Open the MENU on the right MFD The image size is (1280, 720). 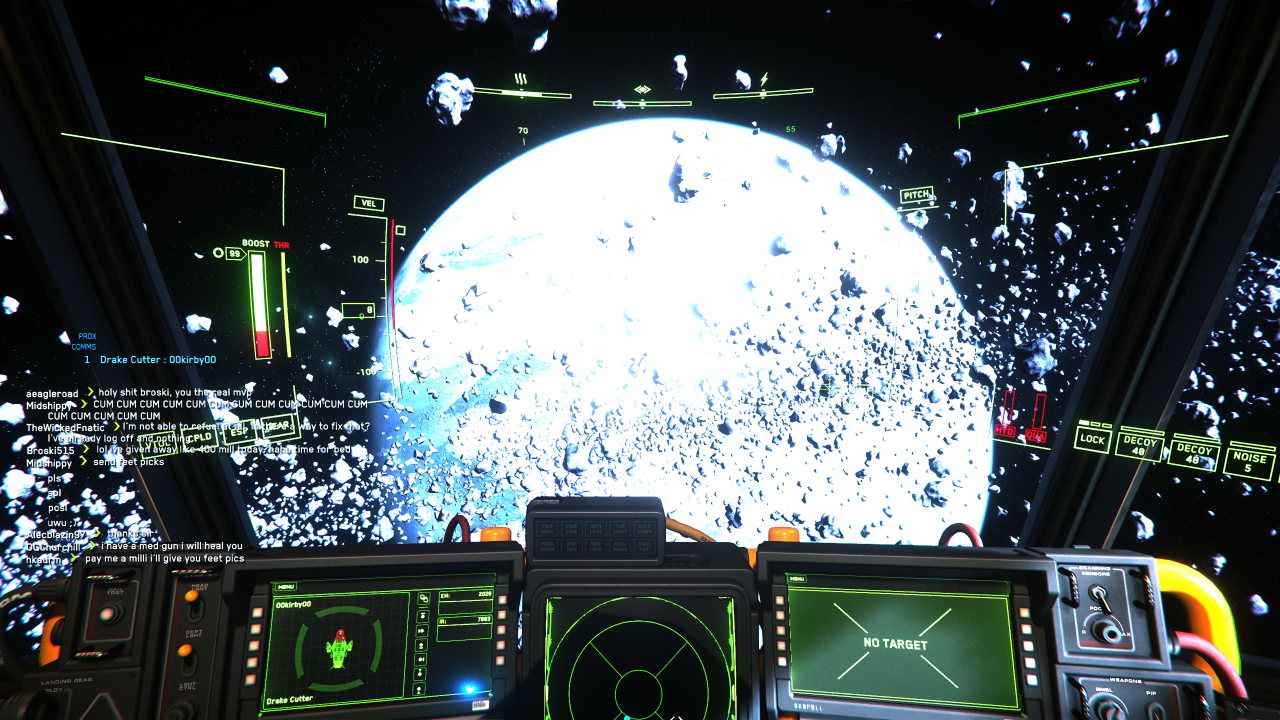[x=796, y=576]
